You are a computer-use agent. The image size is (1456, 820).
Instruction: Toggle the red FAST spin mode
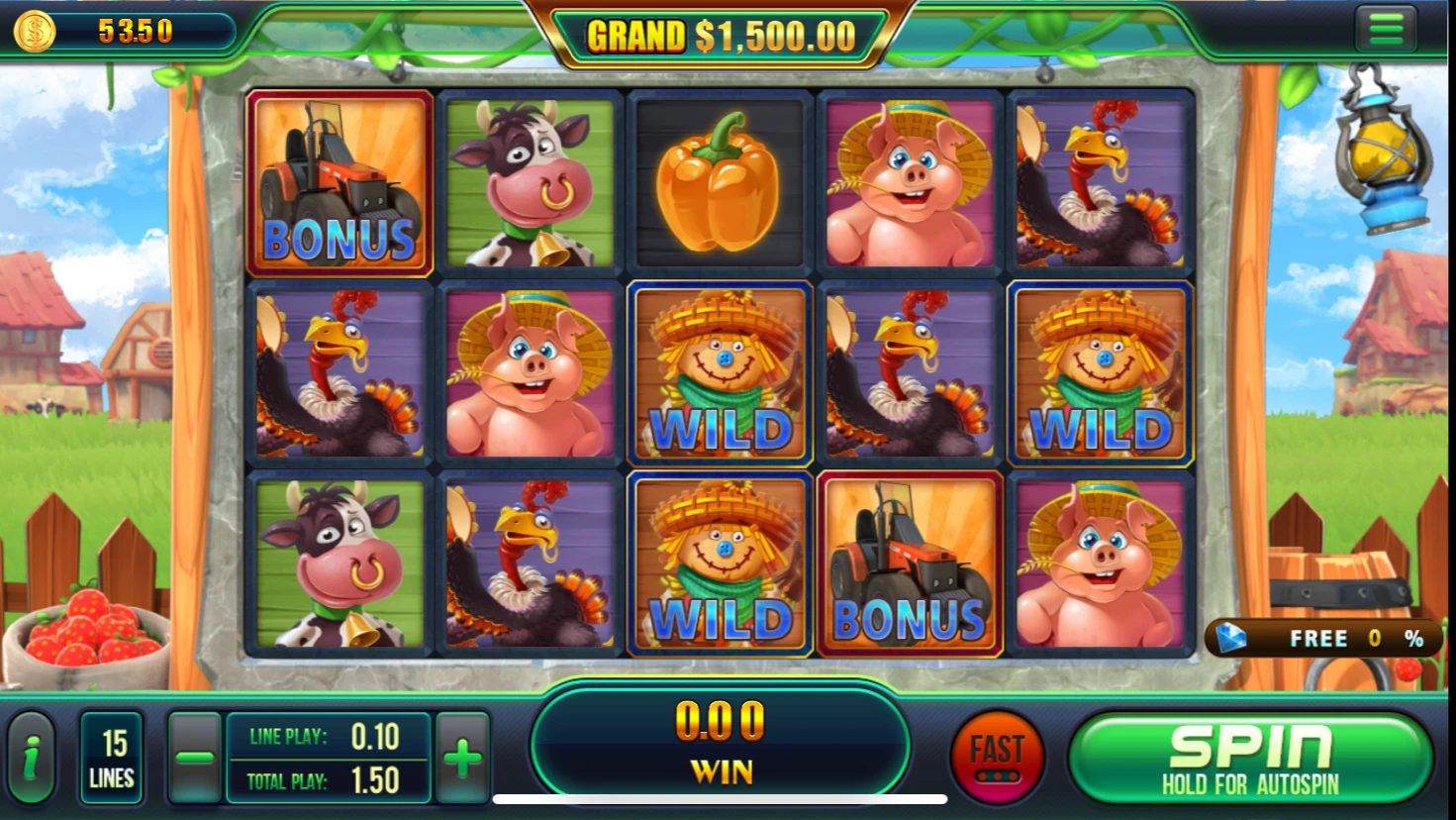[997, 758]
